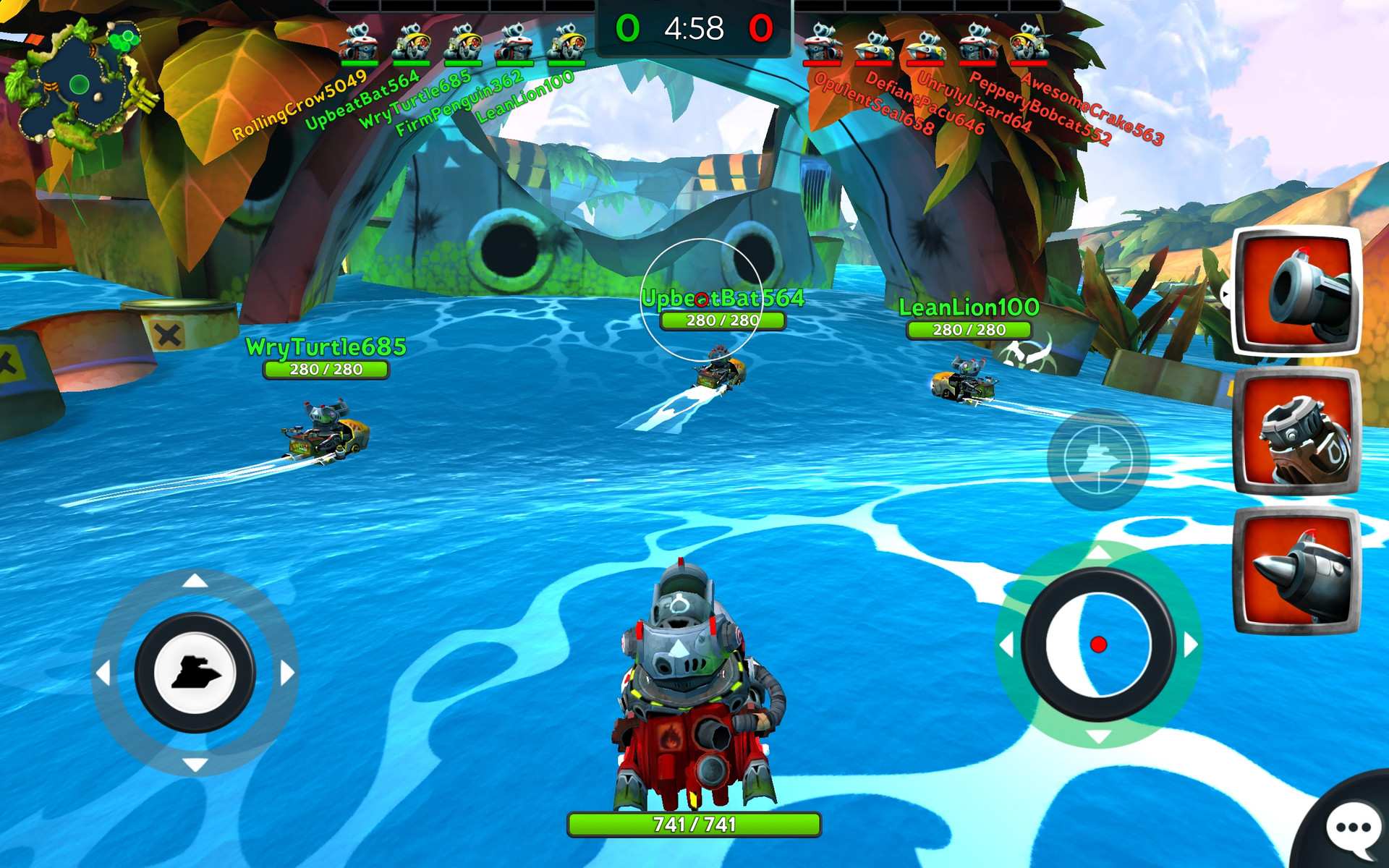This screenshot has height=868, width=1389.
Task: Aim right with aiming joystick arrow
Action: pos(1191,644)
